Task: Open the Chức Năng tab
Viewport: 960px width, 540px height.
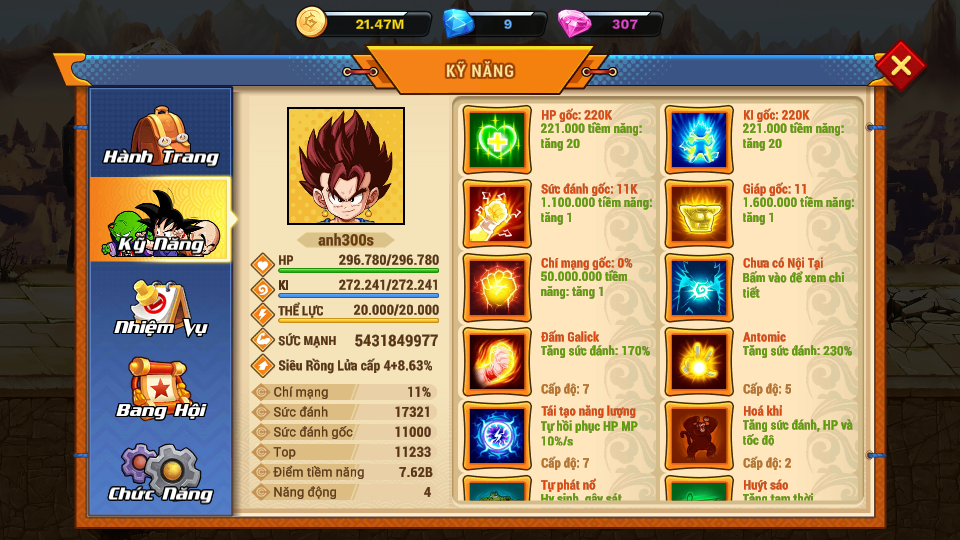Action: [161, 472]
